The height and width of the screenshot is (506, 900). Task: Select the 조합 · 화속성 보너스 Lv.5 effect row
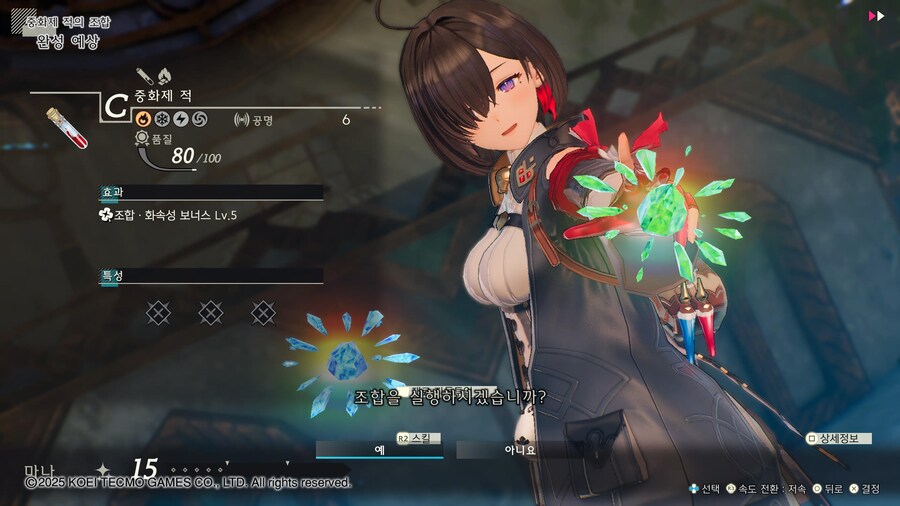(x=168, y=214)
